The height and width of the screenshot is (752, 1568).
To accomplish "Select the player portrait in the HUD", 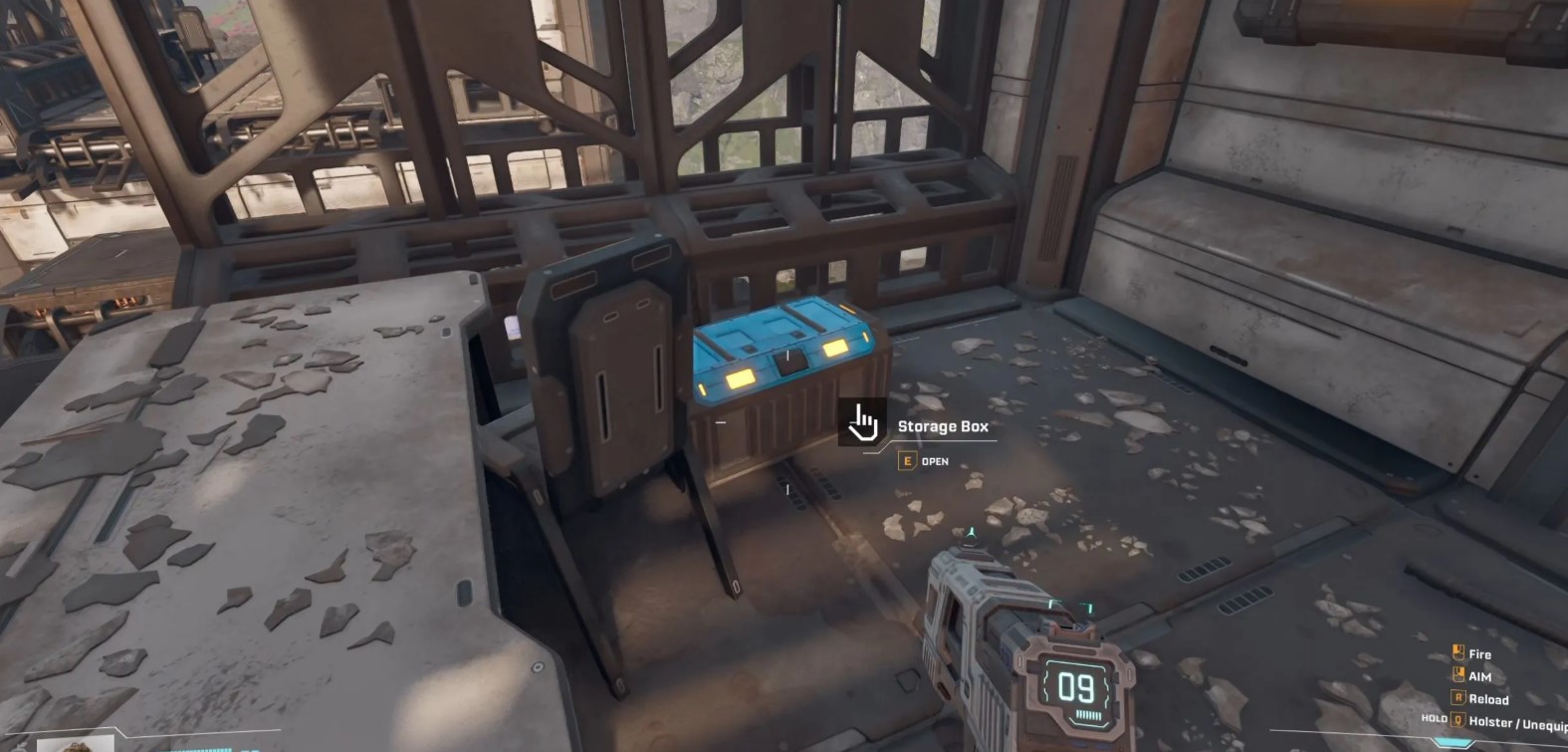I will (x=76, y=743).
